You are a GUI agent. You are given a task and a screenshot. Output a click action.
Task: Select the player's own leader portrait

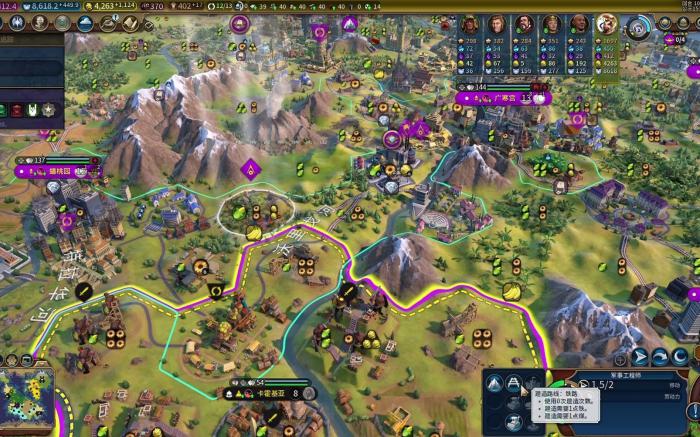pos(606,25)
